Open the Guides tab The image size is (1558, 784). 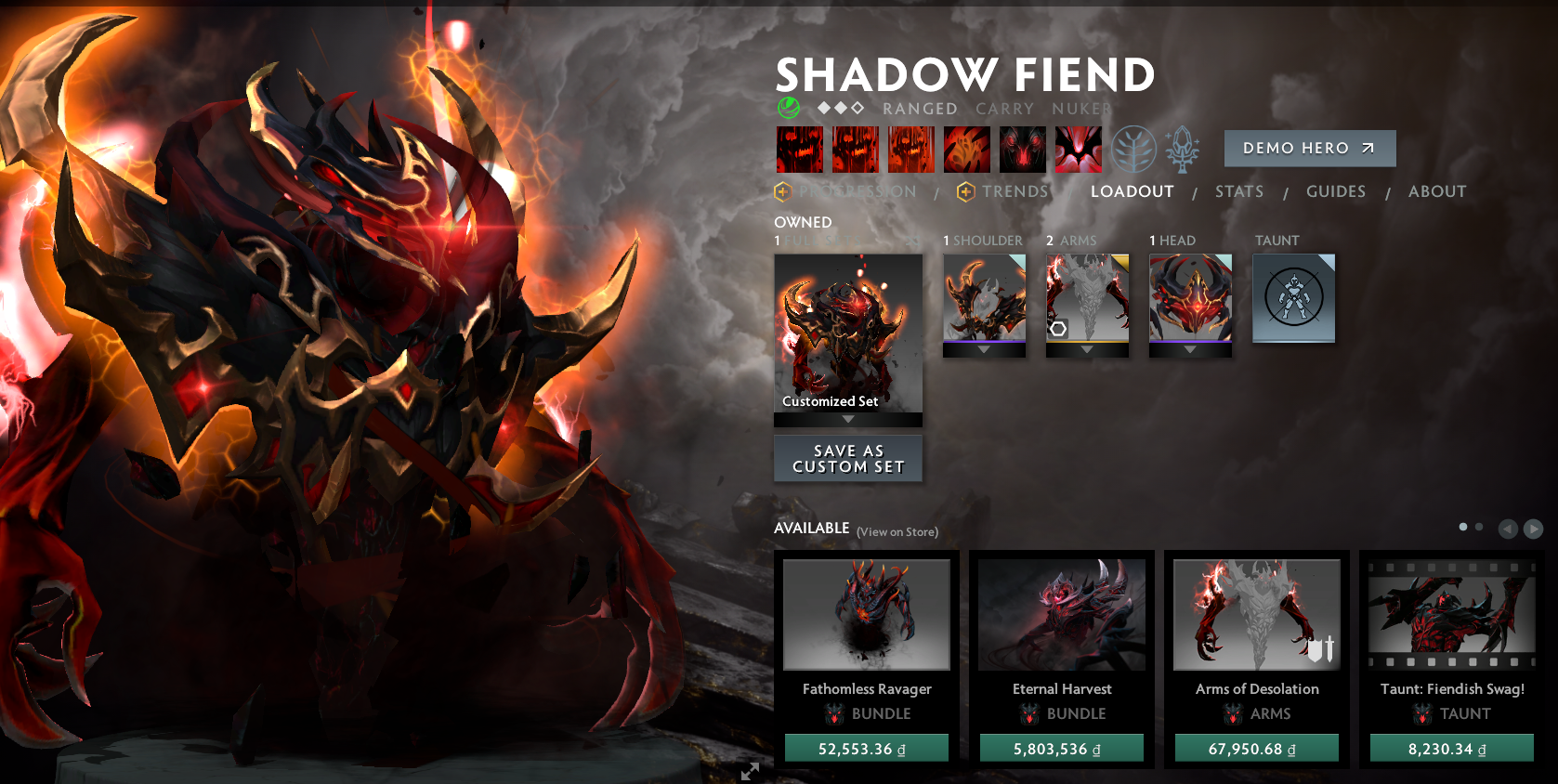click(1336, 191)
